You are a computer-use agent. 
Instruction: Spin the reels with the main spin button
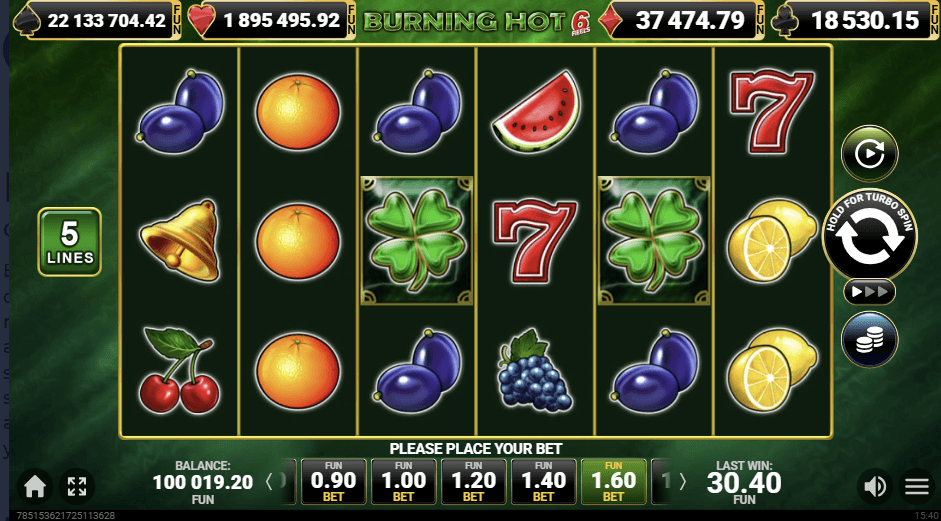[869, 234]
